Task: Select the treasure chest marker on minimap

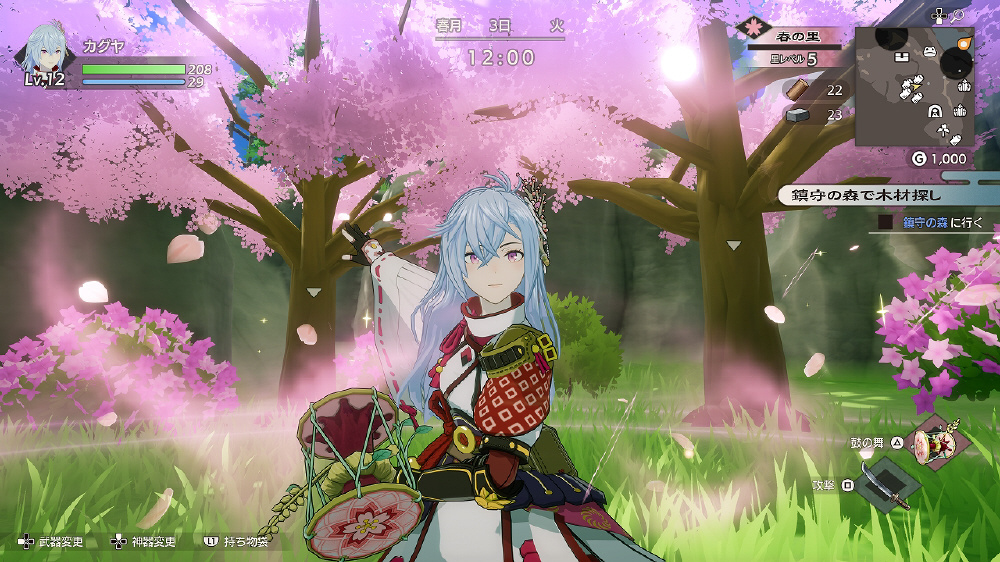Action: click(902, 56)
